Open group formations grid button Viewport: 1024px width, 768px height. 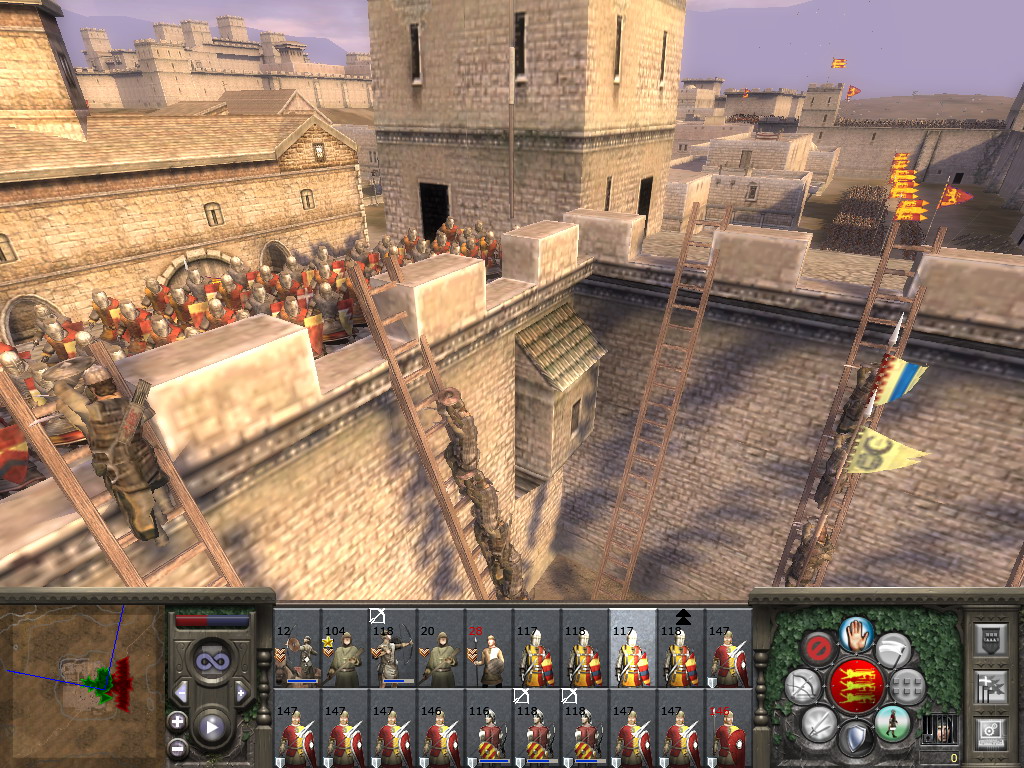(907, 686)
